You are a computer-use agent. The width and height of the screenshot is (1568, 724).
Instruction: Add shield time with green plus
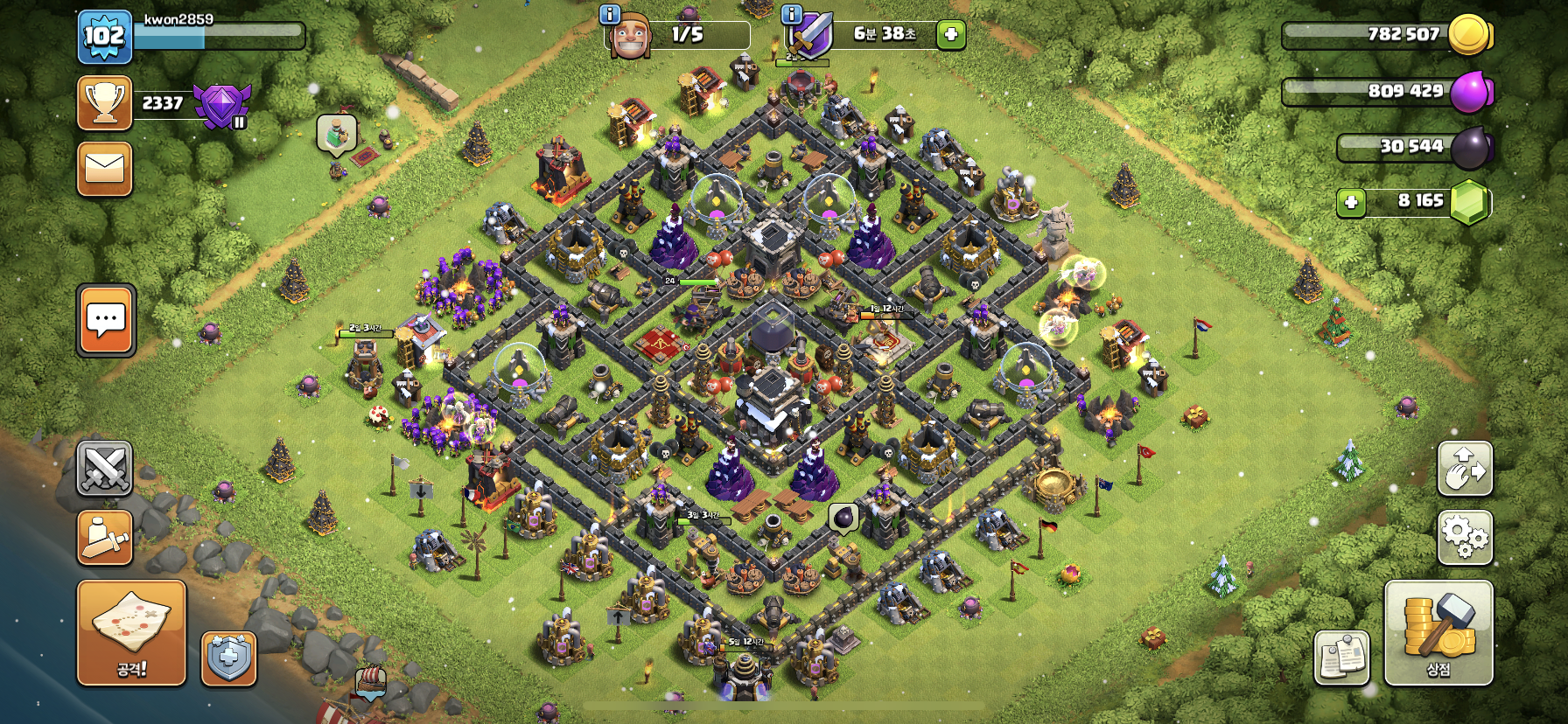pos(951,35)
